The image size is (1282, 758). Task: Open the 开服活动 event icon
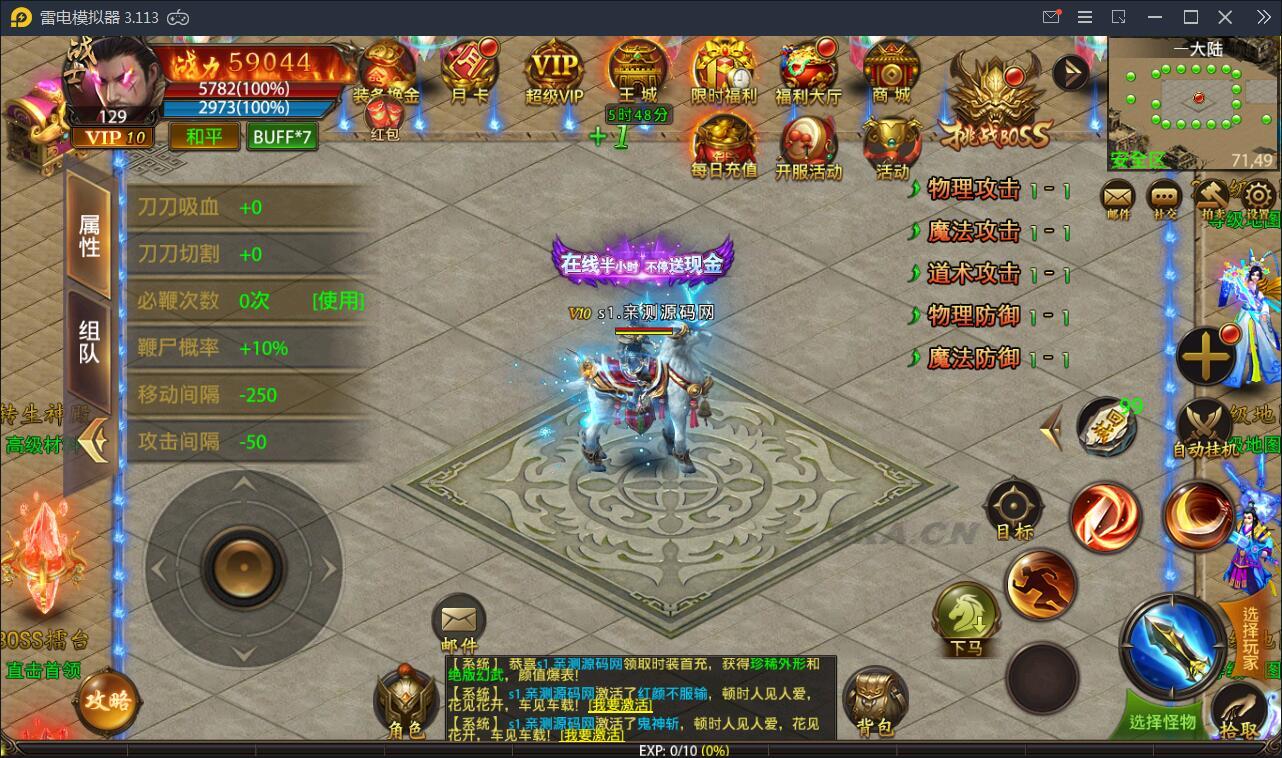click(808, 146)
